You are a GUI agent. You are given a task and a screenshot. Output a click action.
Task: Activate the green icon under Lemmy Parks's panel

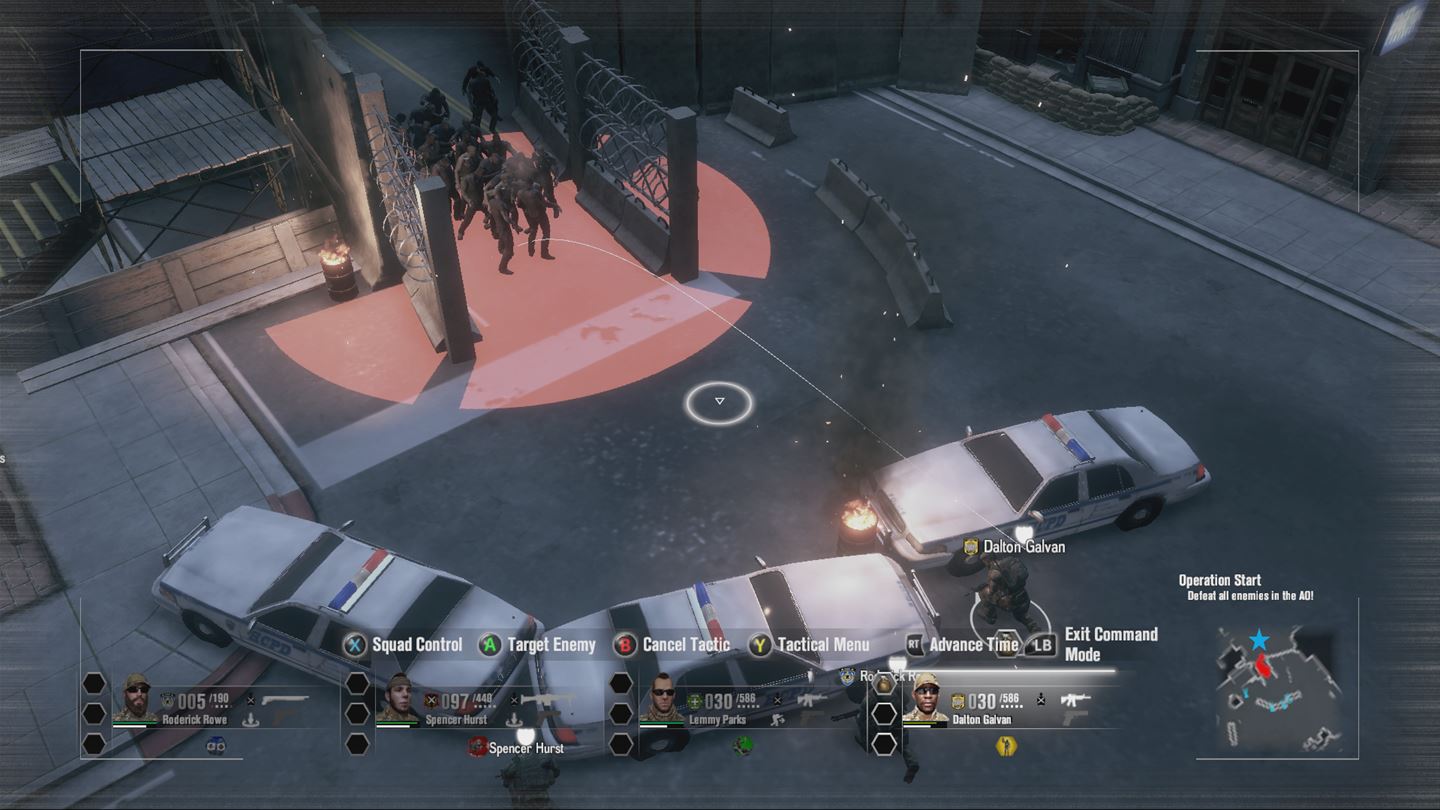(x=742, y=745)
